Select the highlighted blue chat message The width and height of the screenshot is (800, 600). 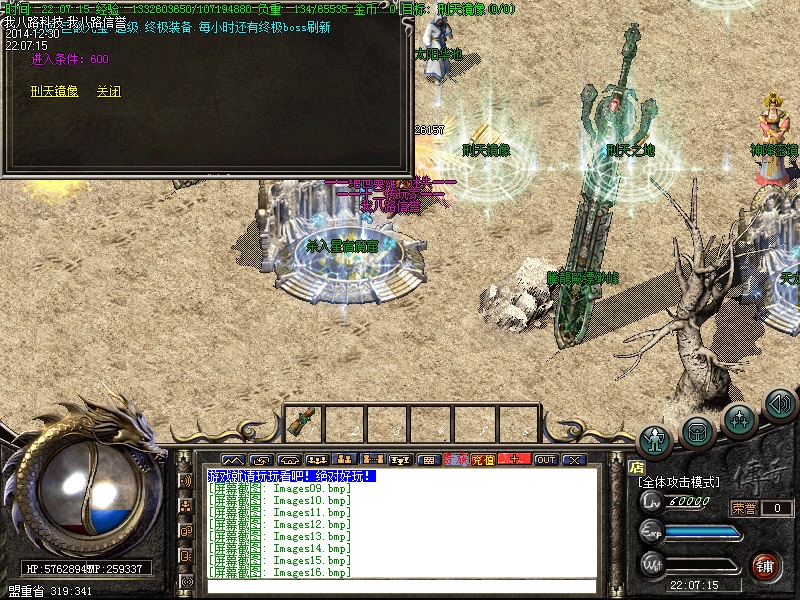[x=291, y=476]
